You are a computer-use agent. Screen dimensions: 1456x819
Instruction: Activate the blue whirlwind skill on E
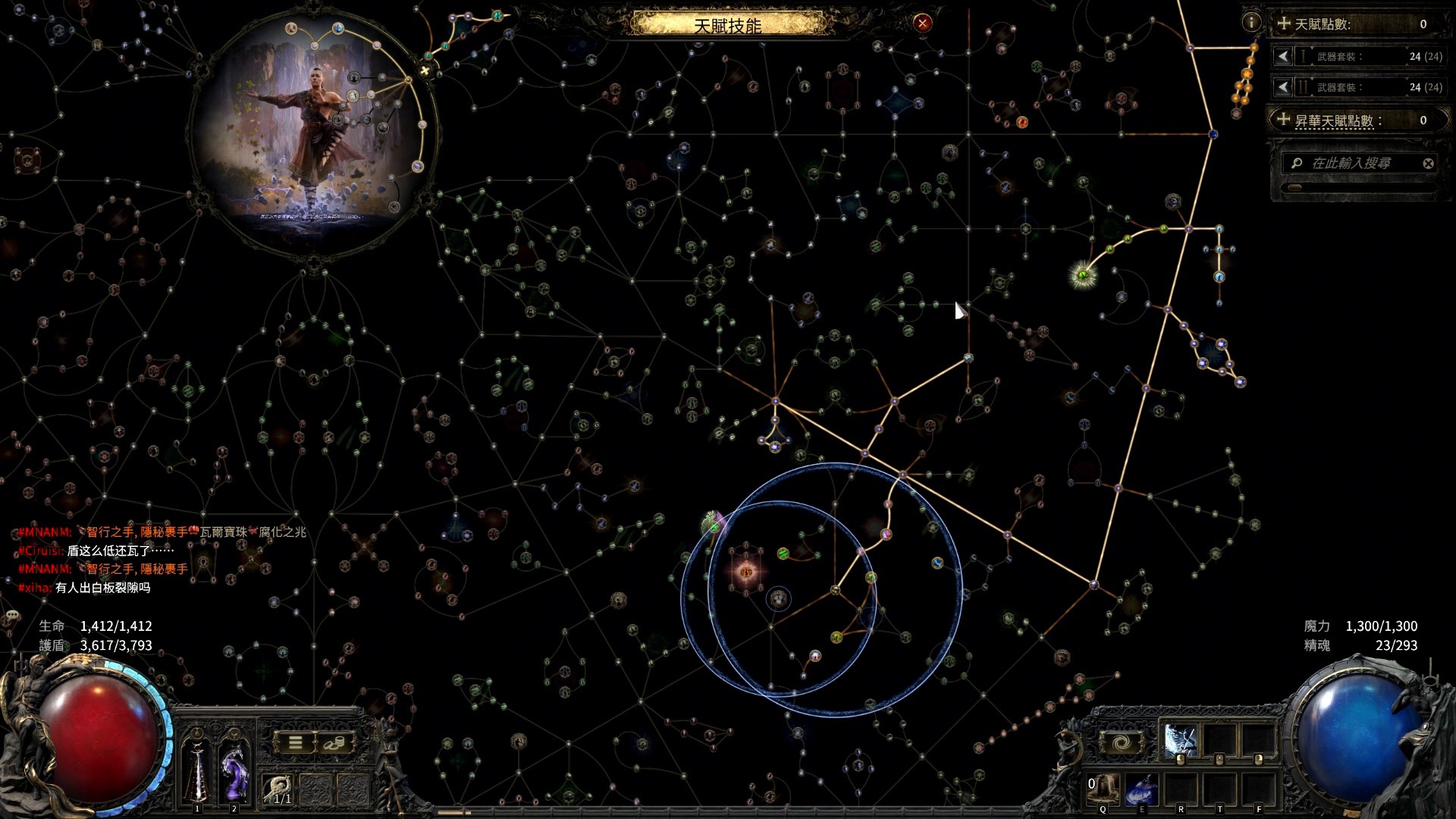1142,789
